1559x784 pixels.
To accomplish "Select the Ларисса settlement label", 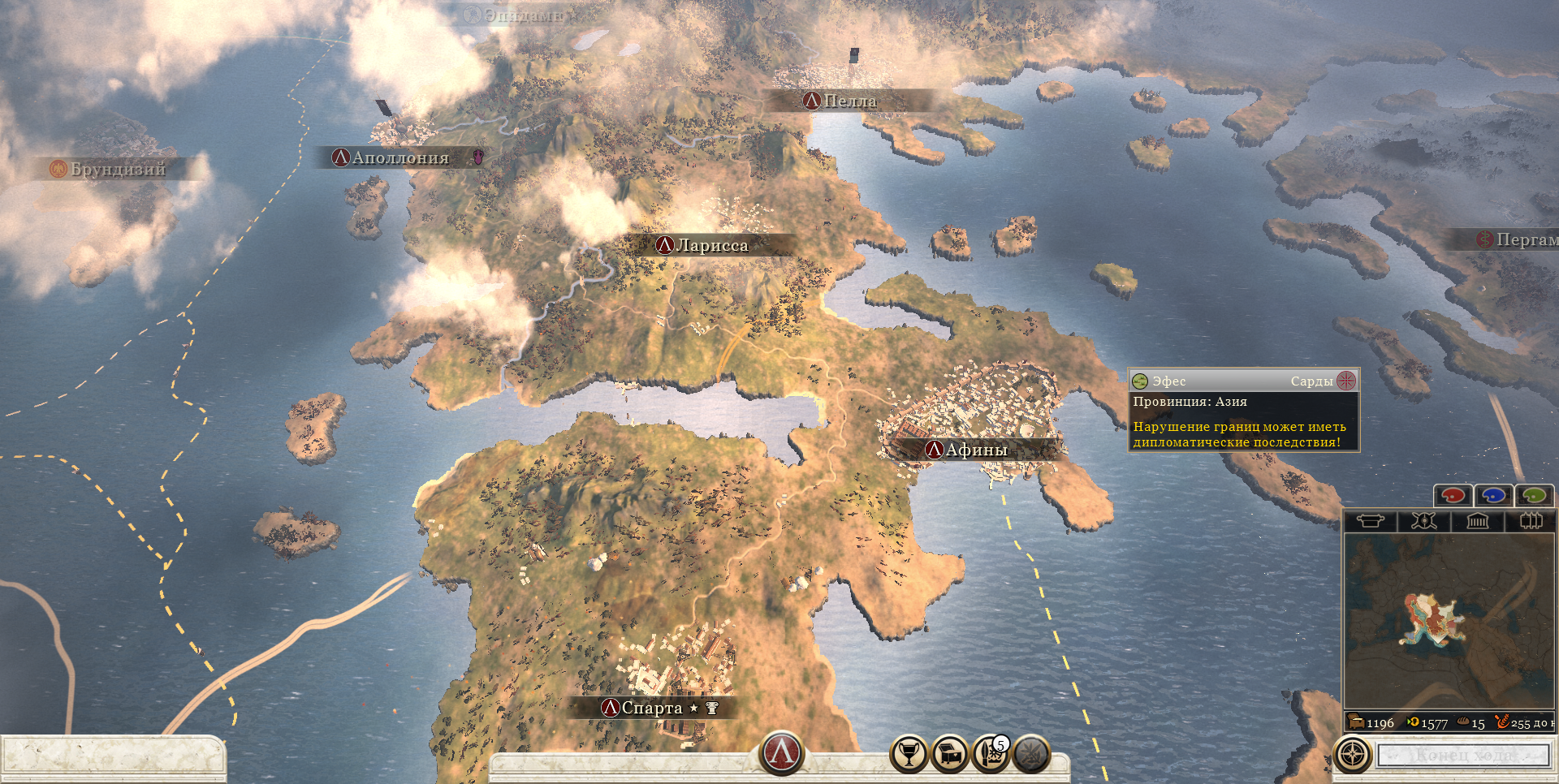I will pos(711,245).
